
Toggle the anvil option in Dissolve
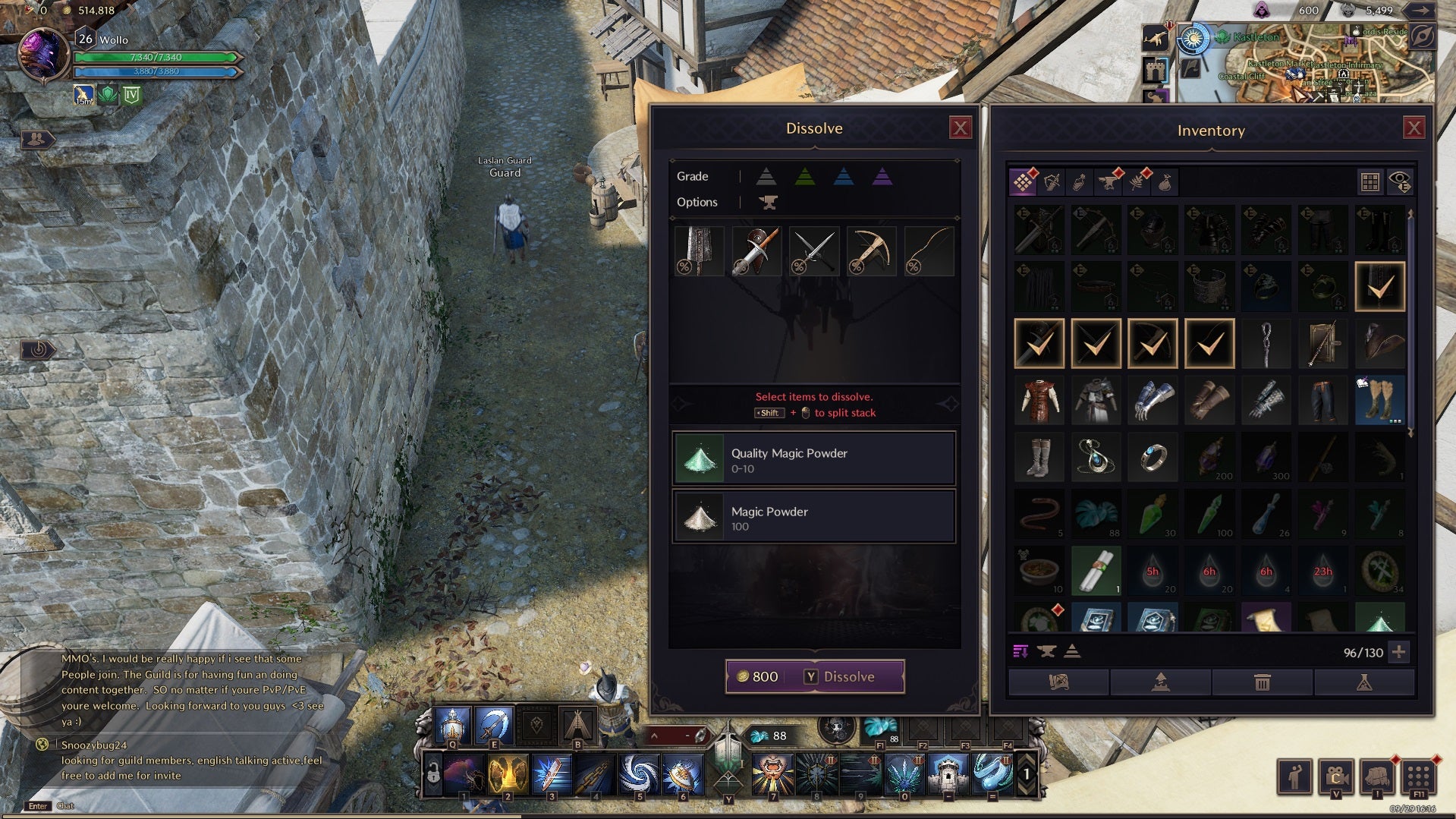click(768, 203)
